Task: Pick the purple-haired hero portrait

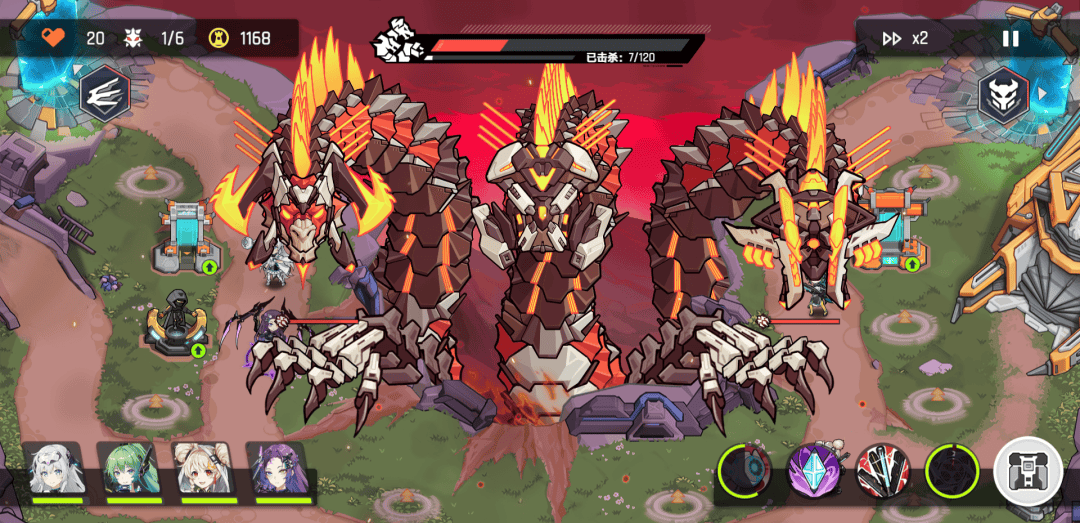Action: [x=280, y=470]
